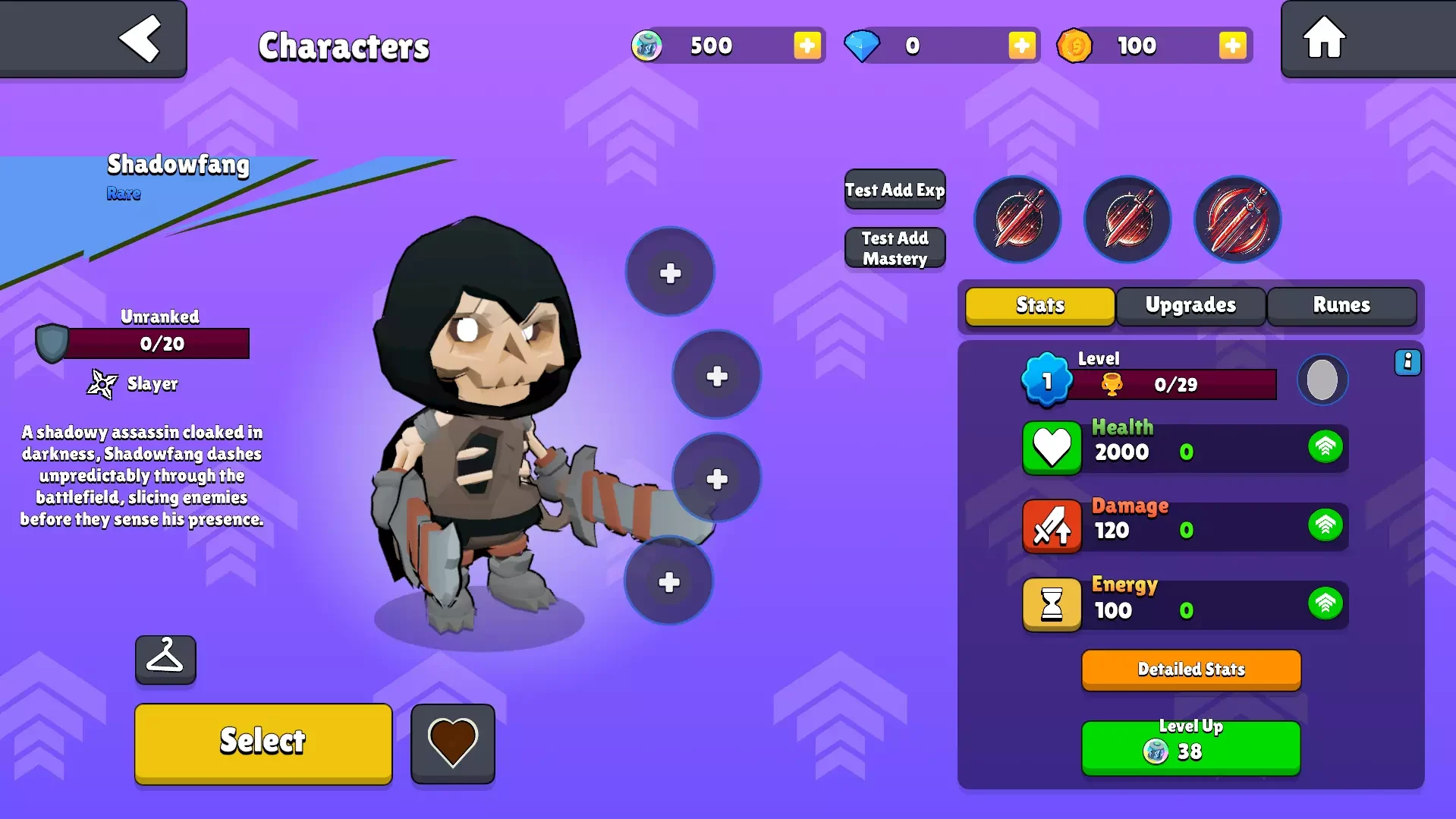Return to the home screen
The width and height of the screenshot is (1456, 819).
coord(1324,38)
